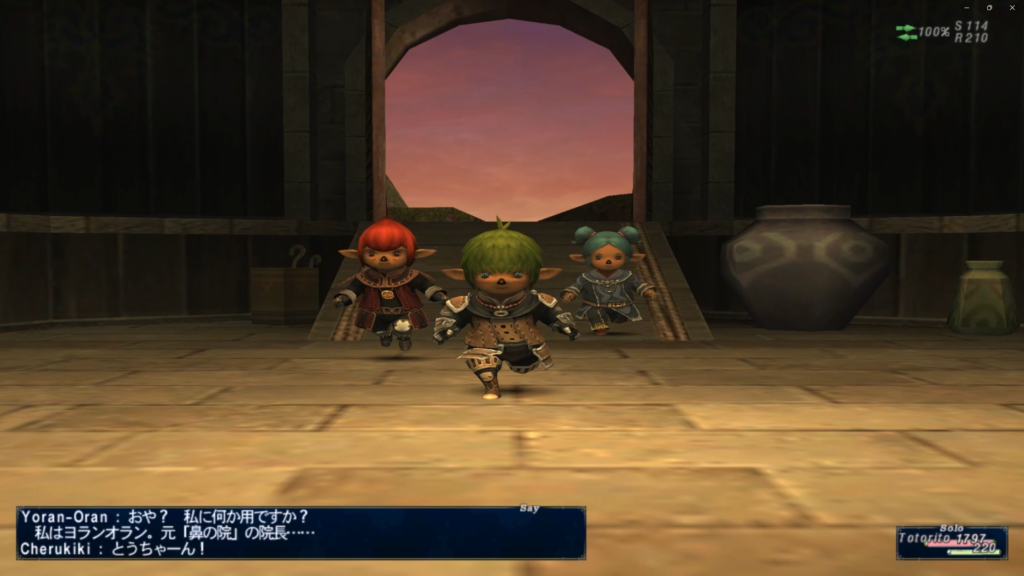Minimize the game window

[x=967, y=7]
